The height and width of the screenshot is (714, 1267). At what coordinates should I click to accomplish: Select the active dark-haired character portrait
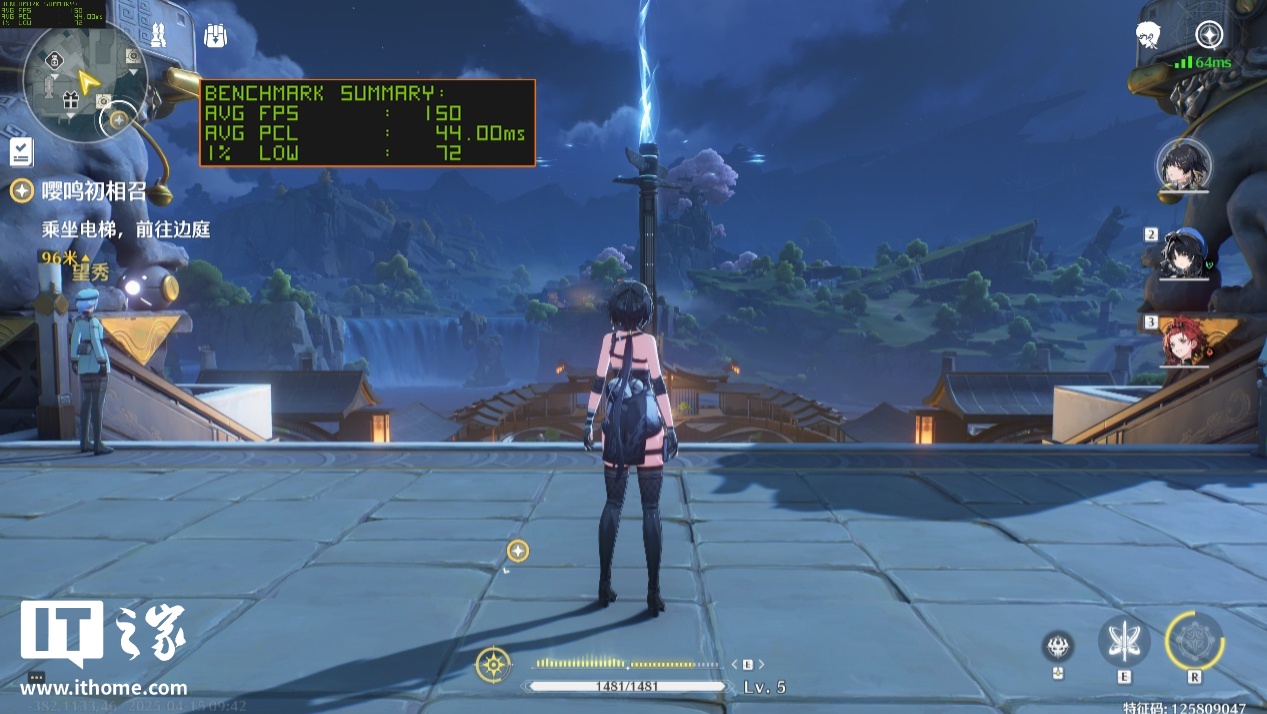1184,165
